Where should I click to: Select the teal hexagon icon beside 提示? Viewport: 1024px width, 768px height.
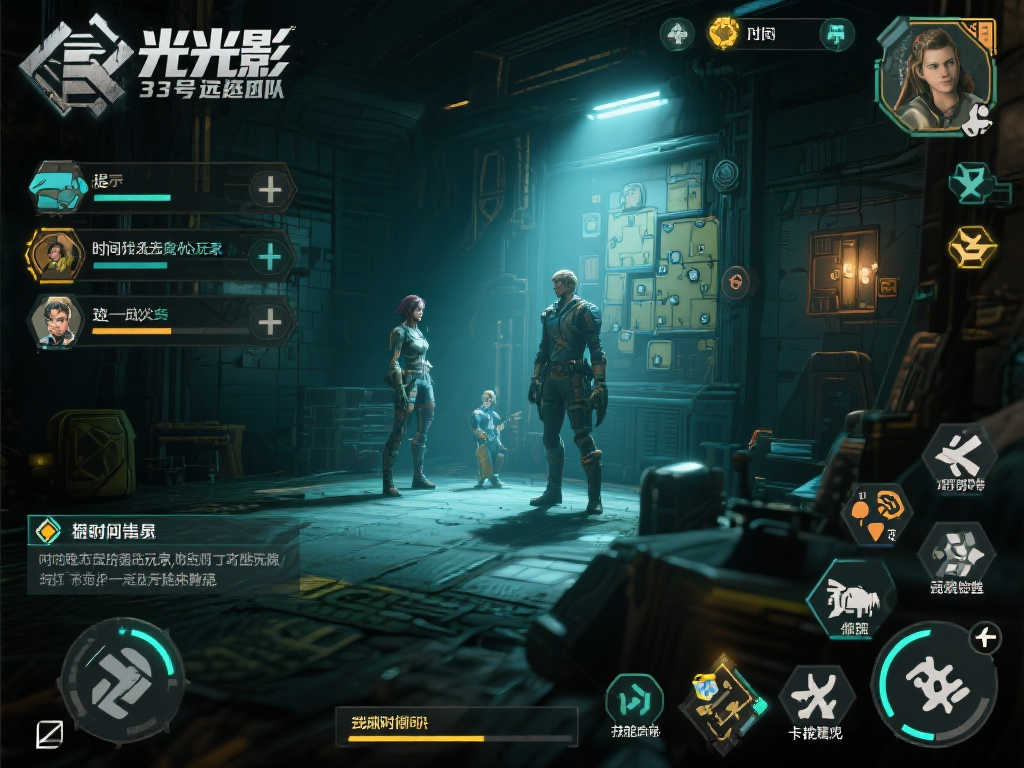click(x=58, y=189)
